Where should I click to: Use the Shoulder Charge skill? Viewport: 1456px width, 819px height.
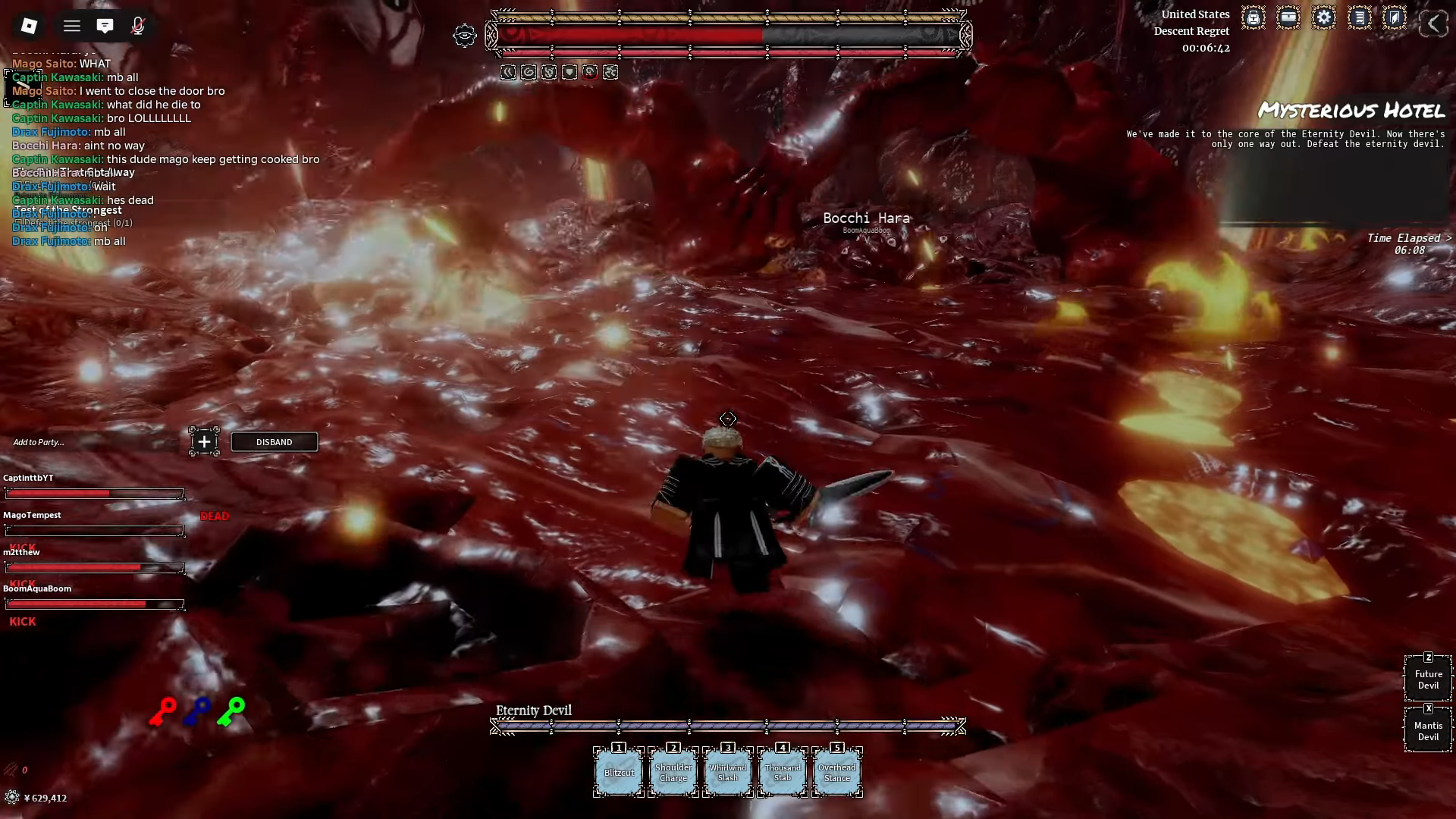click(673, 772)
